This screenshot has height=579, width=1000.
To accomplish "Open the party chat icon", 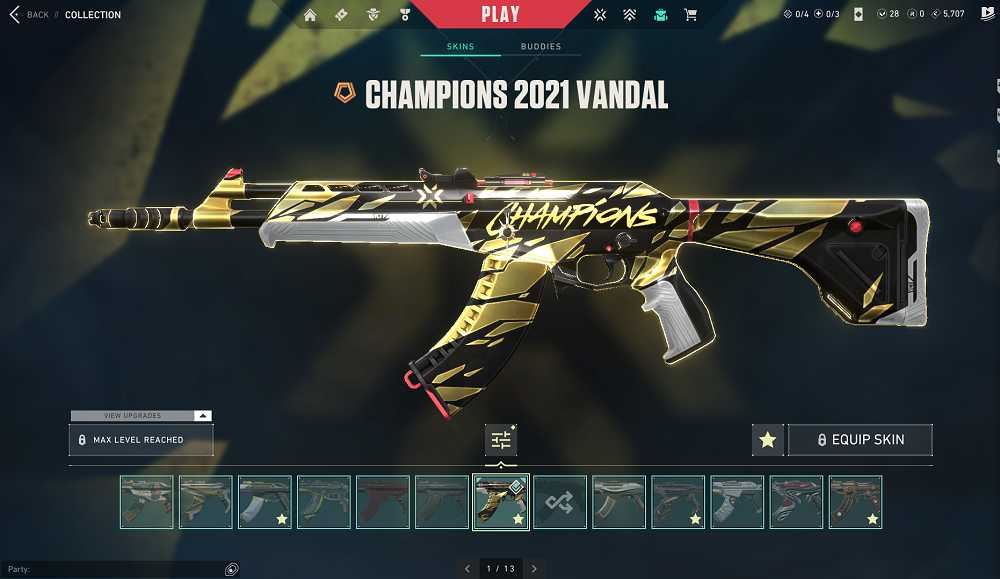I will point(231,569).
